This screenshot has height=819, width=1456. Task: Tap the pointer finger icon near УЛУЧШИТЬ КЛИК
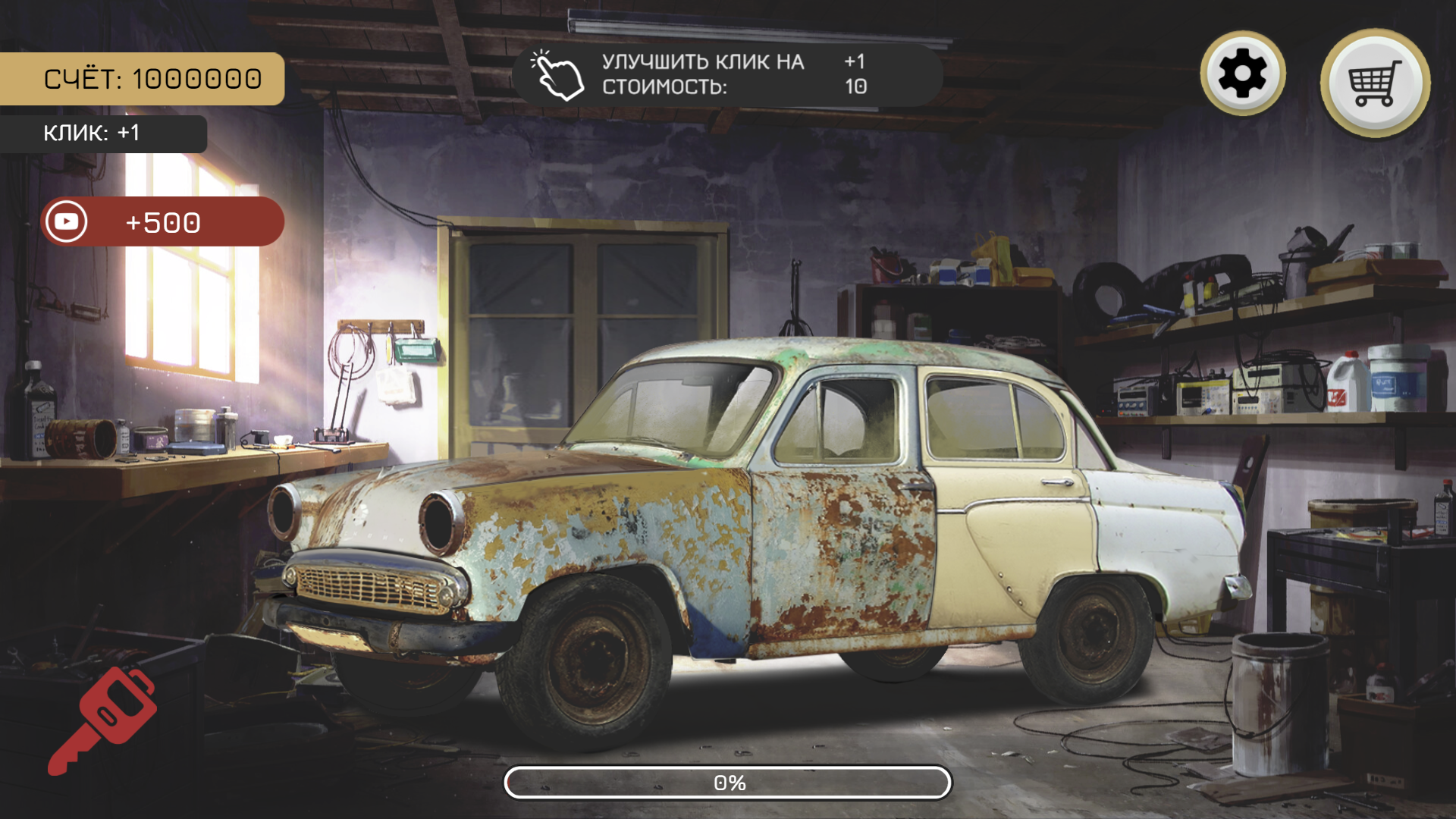(x=555, y=76)
